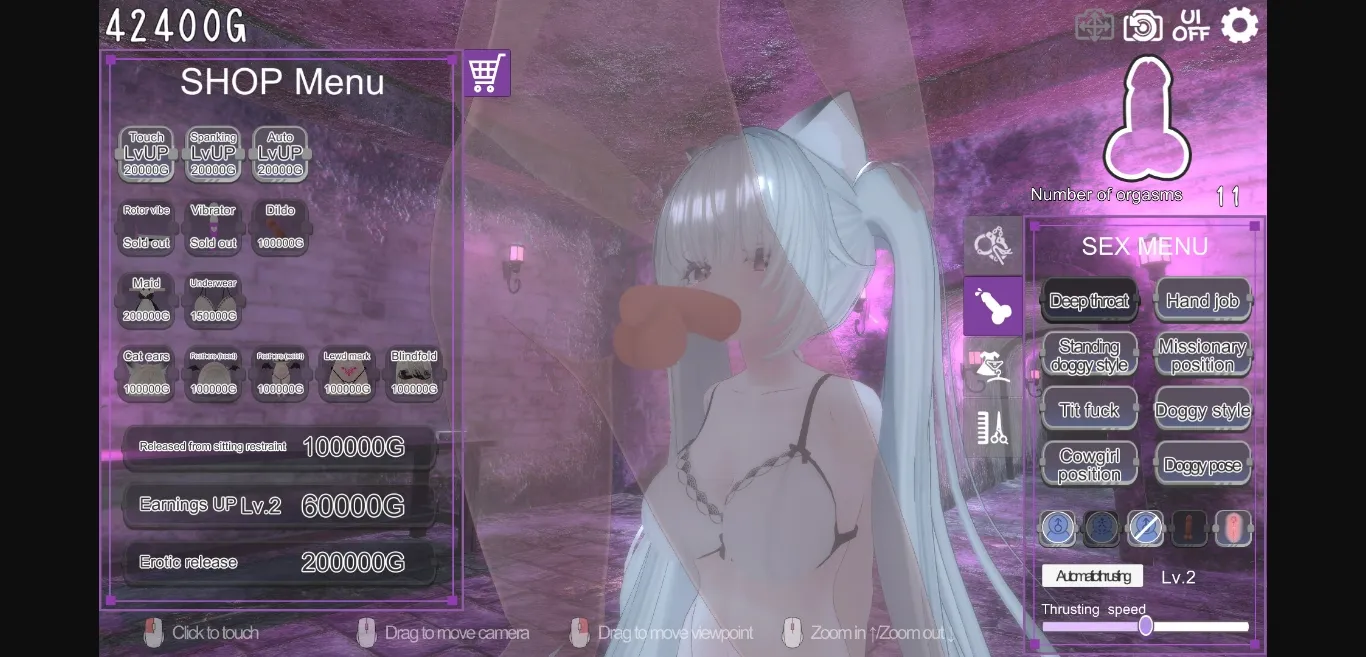The width and height of the screenshot is (1366, 657).
Task: Take a screenshot with the camera icon
Action: 1142,26
